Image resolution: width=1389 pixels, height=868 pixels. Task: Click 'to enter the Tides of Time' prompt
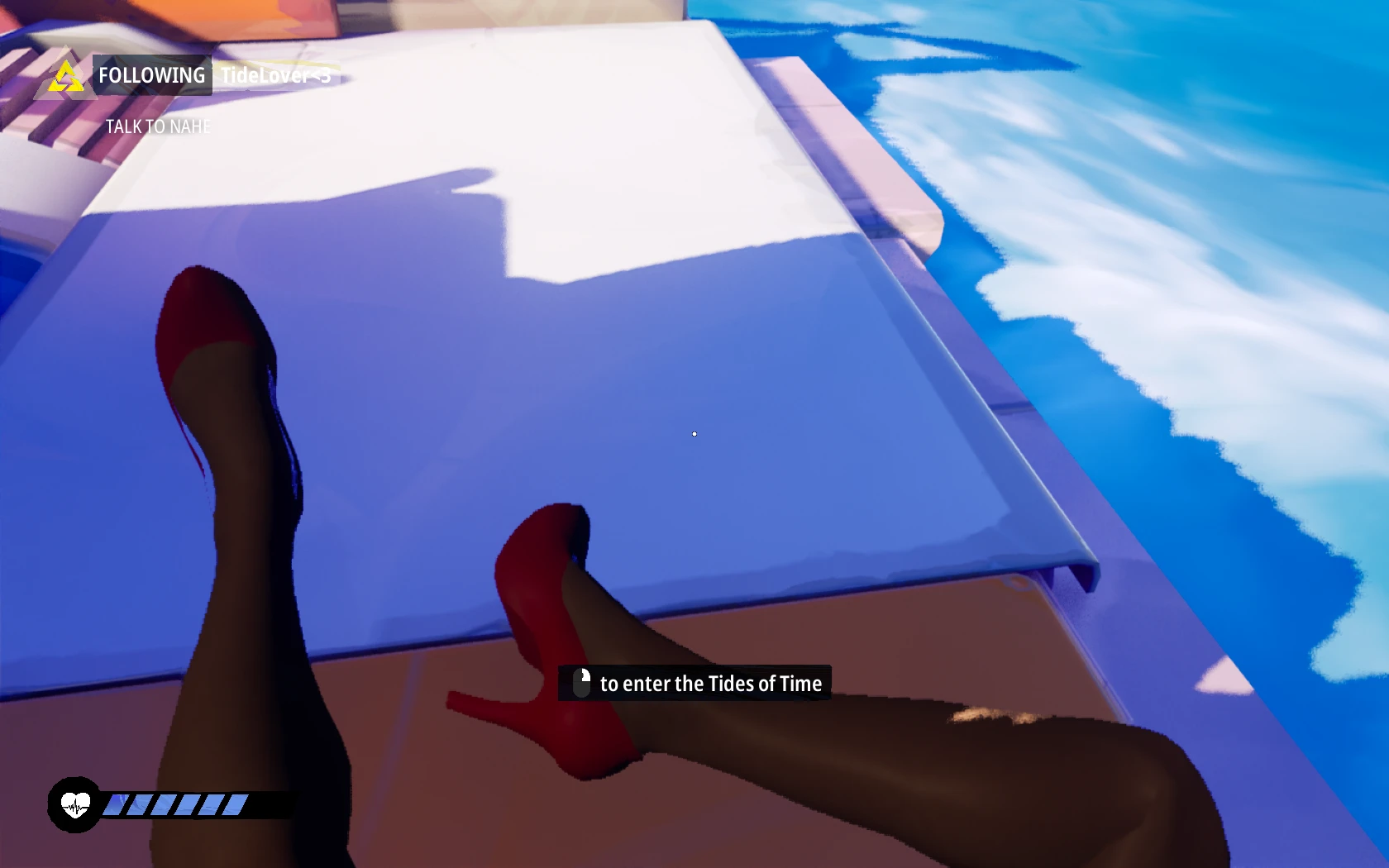point(712,684)
